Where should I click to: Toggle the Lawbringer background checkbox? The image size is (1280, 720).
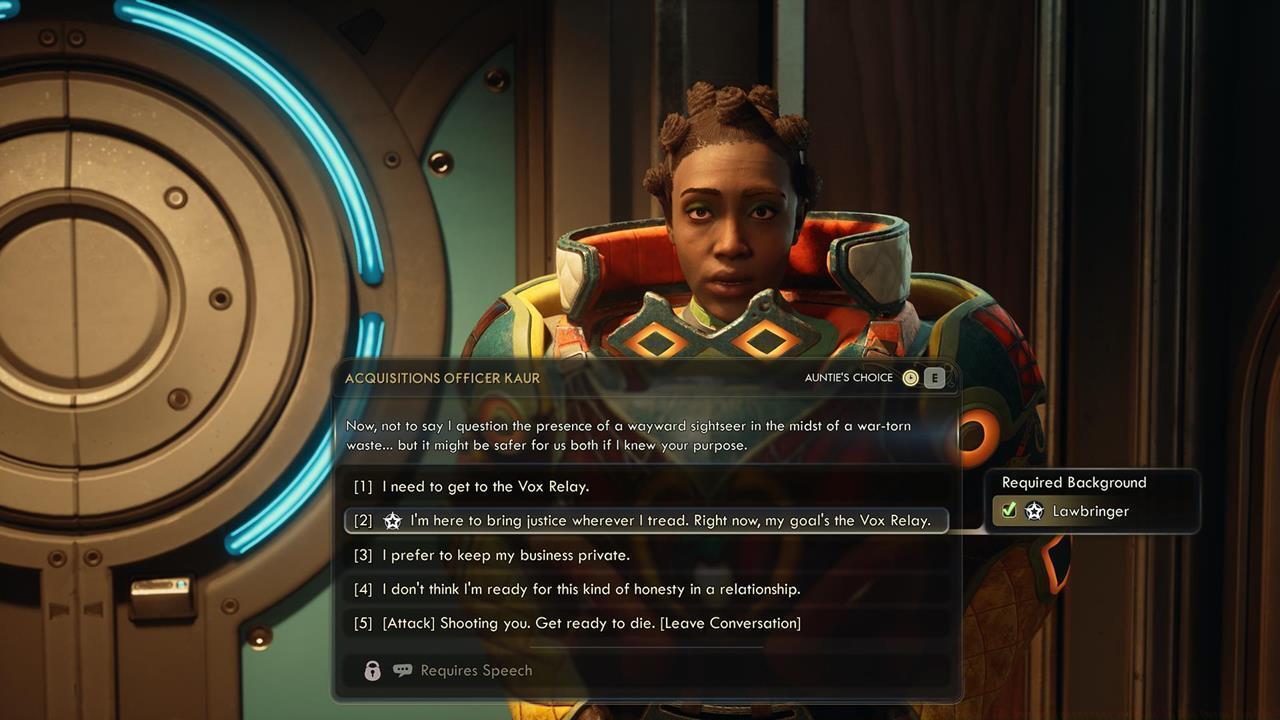(x=1009, y=510)
